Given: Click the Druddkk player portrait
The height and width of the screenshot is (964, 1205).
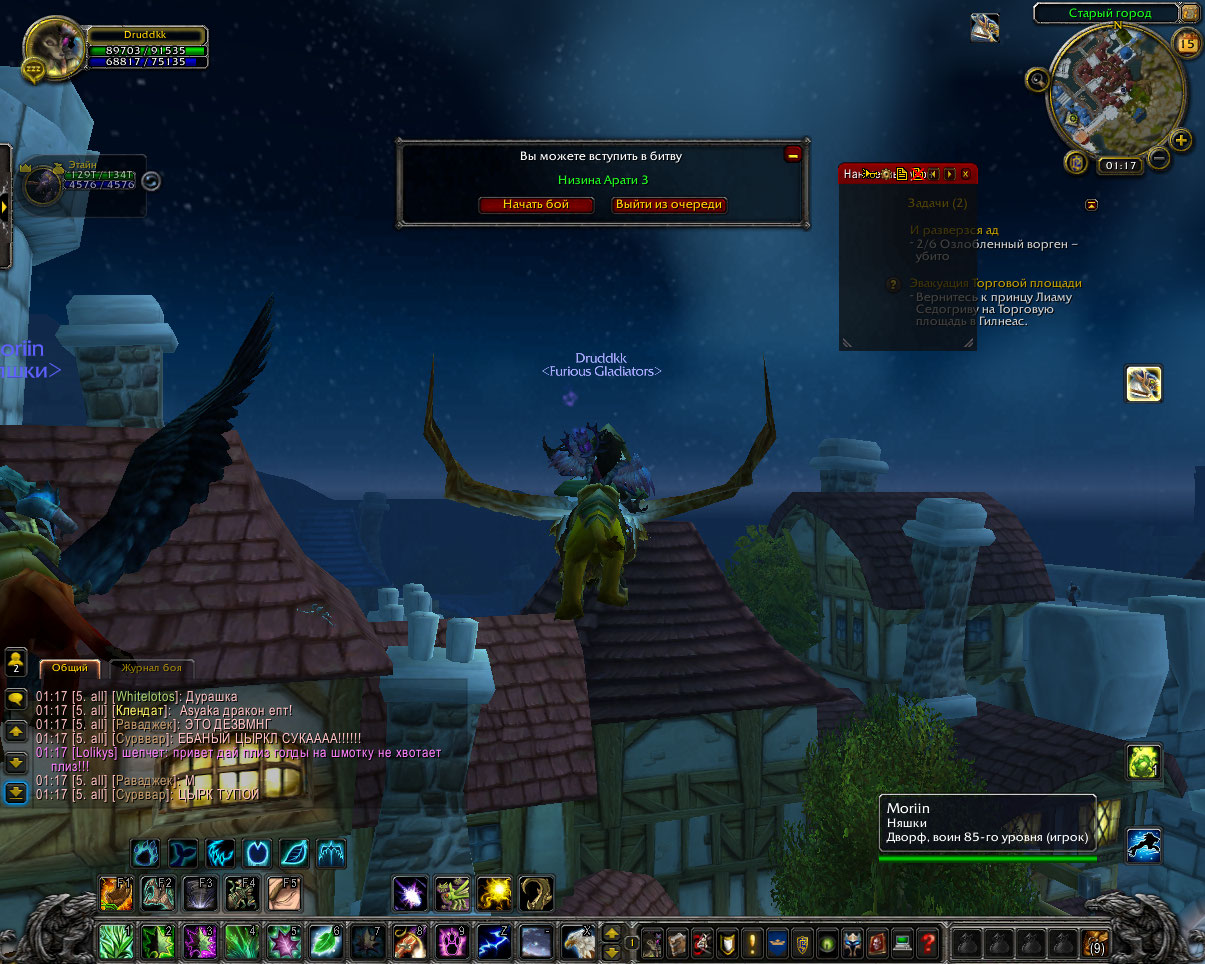Looking at the screenshot, I should tap(52, 49).
